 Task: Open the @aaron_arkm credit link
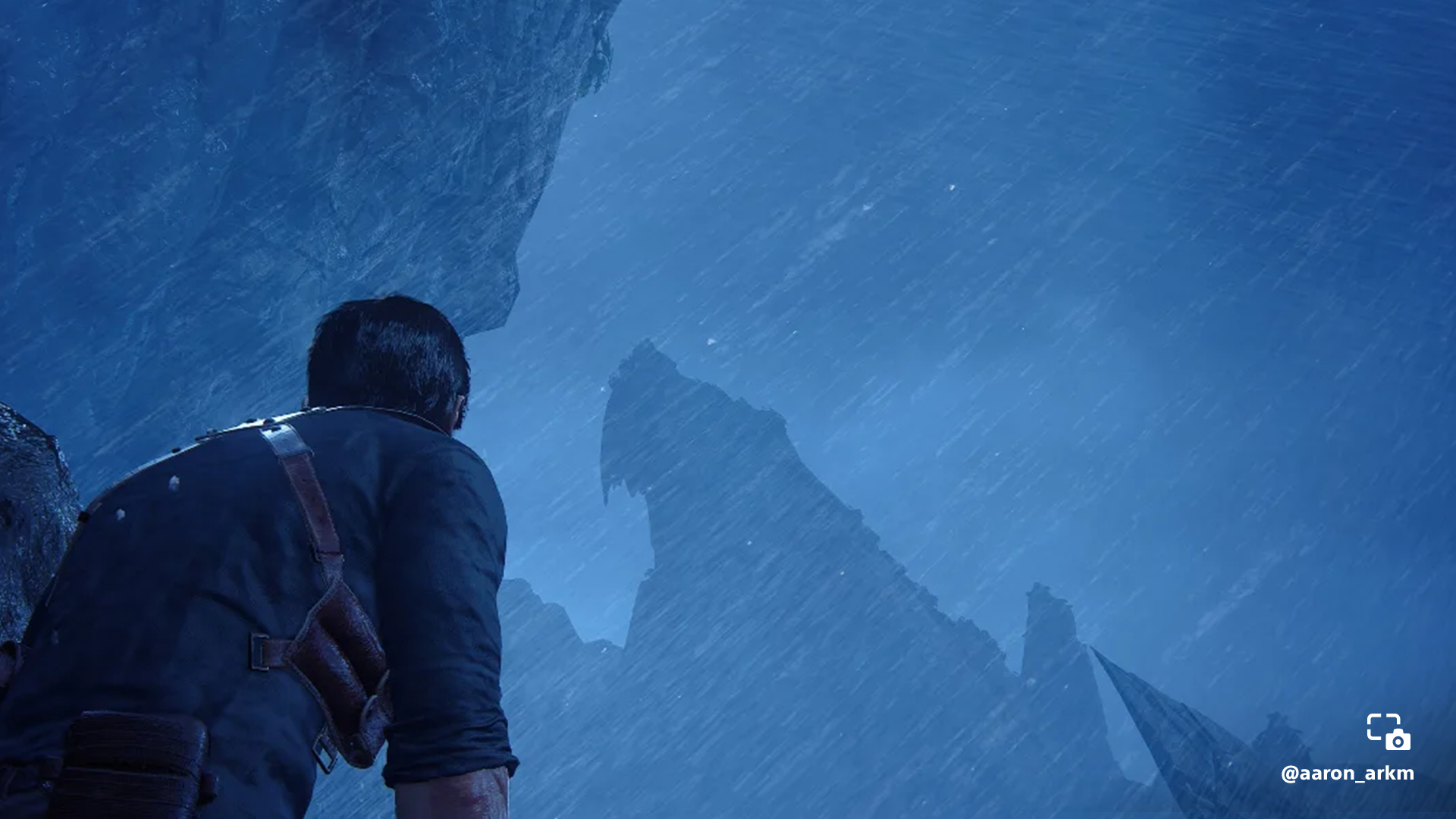tap(1347, 773)
